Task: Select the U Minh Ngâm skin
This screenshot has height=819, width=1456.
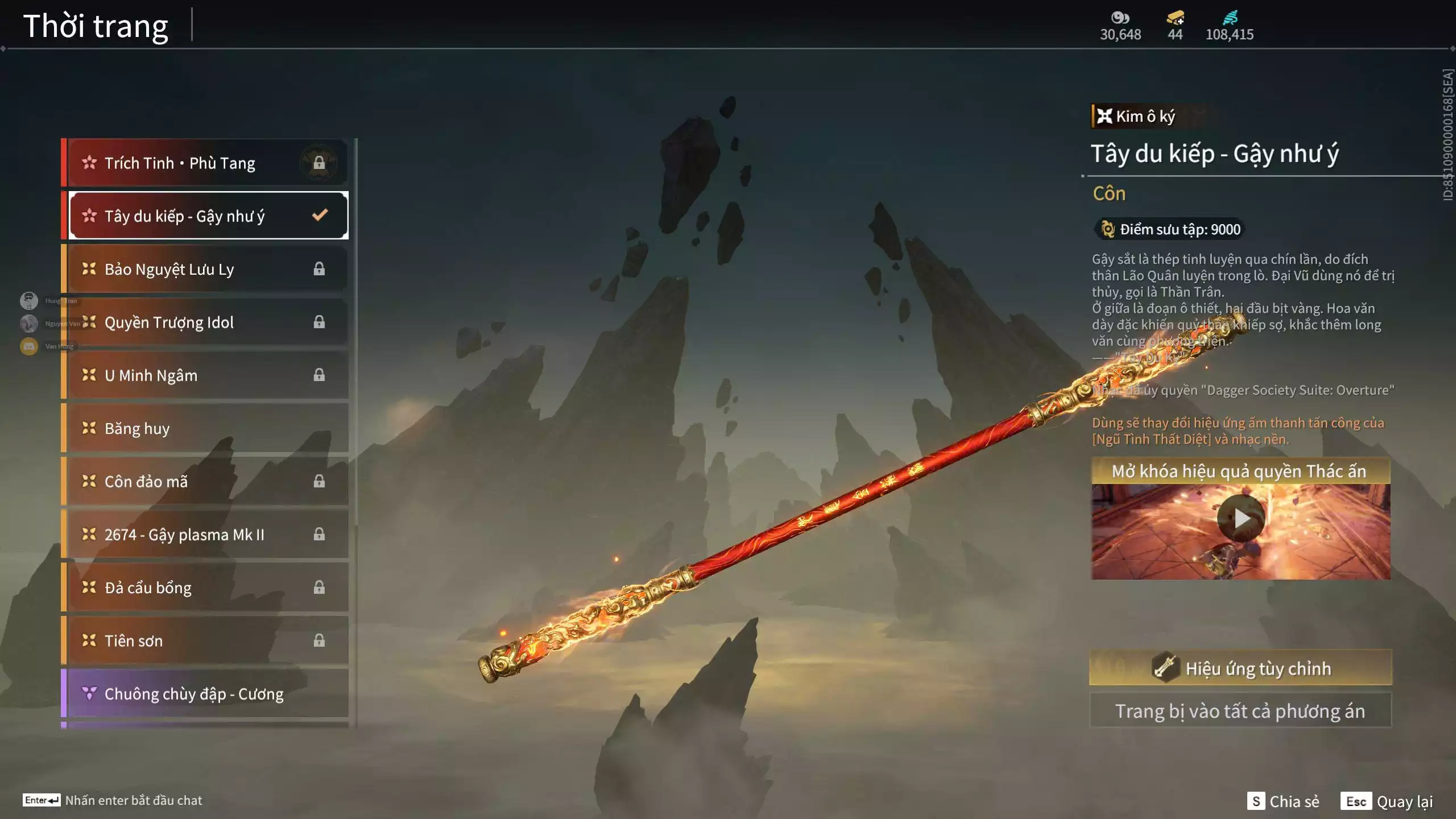Action: (205, 375)
